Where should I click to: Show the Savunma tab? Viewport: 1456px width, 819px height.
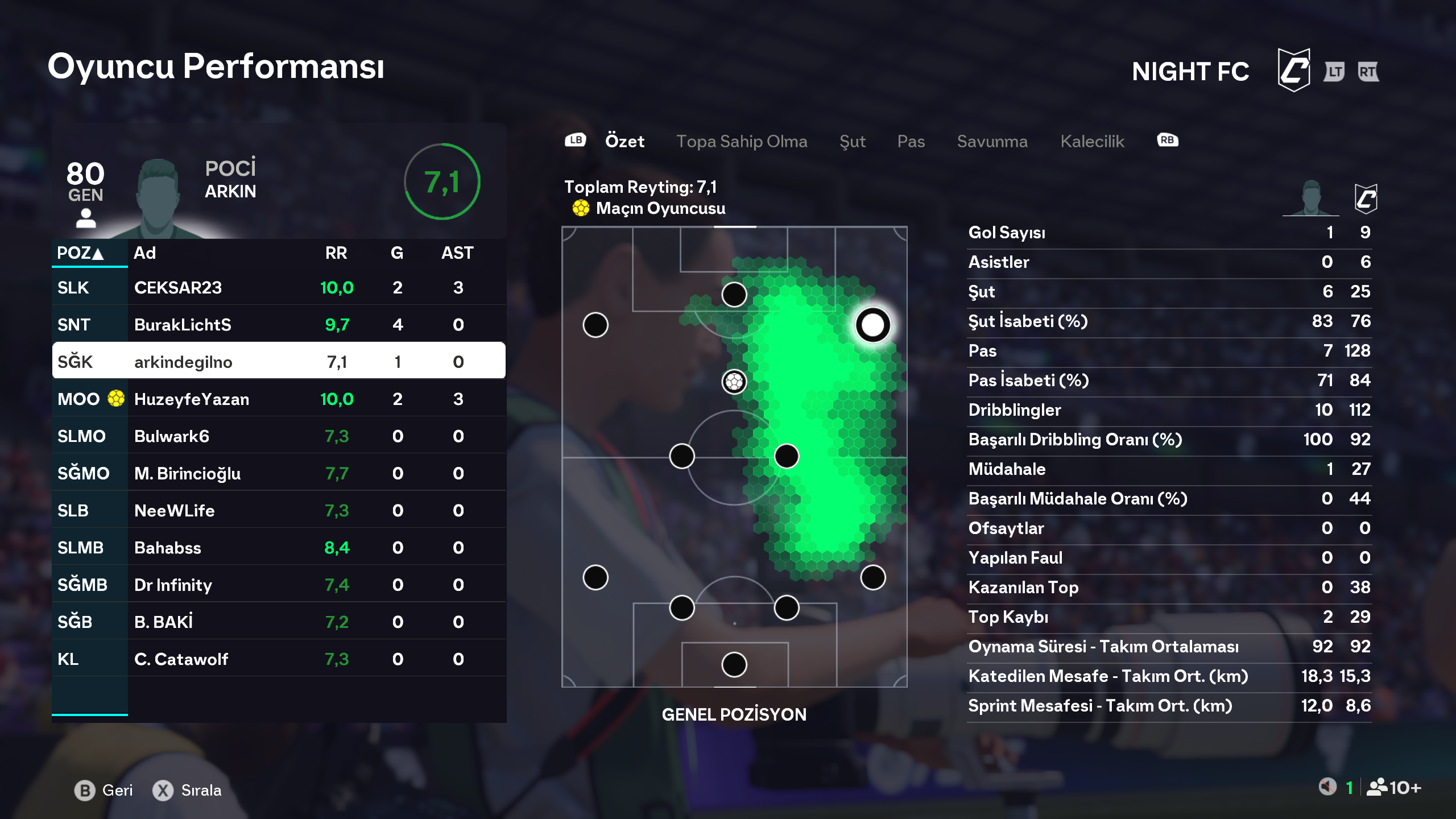click(x=992, y=141)
